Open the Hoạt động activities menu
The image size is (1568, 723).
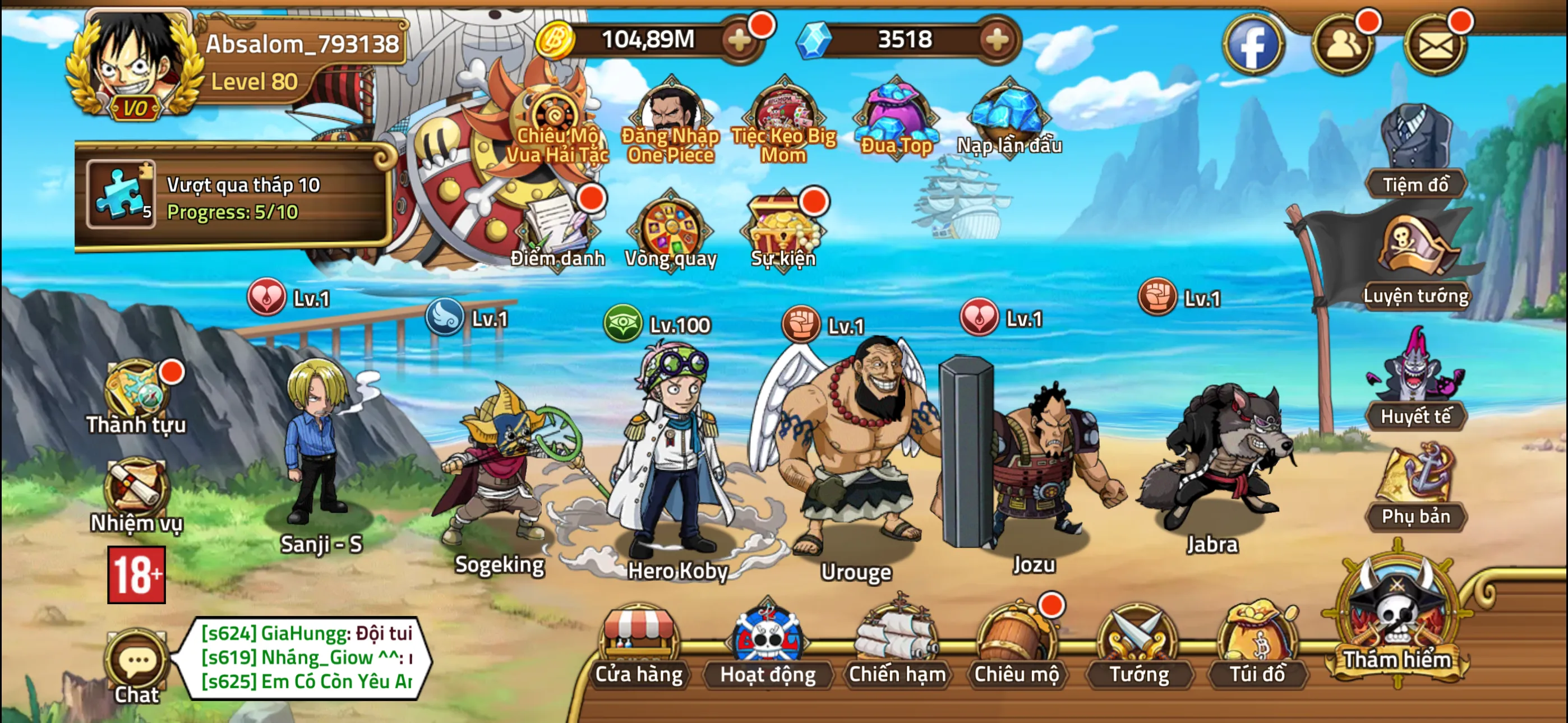pos(768,646)
